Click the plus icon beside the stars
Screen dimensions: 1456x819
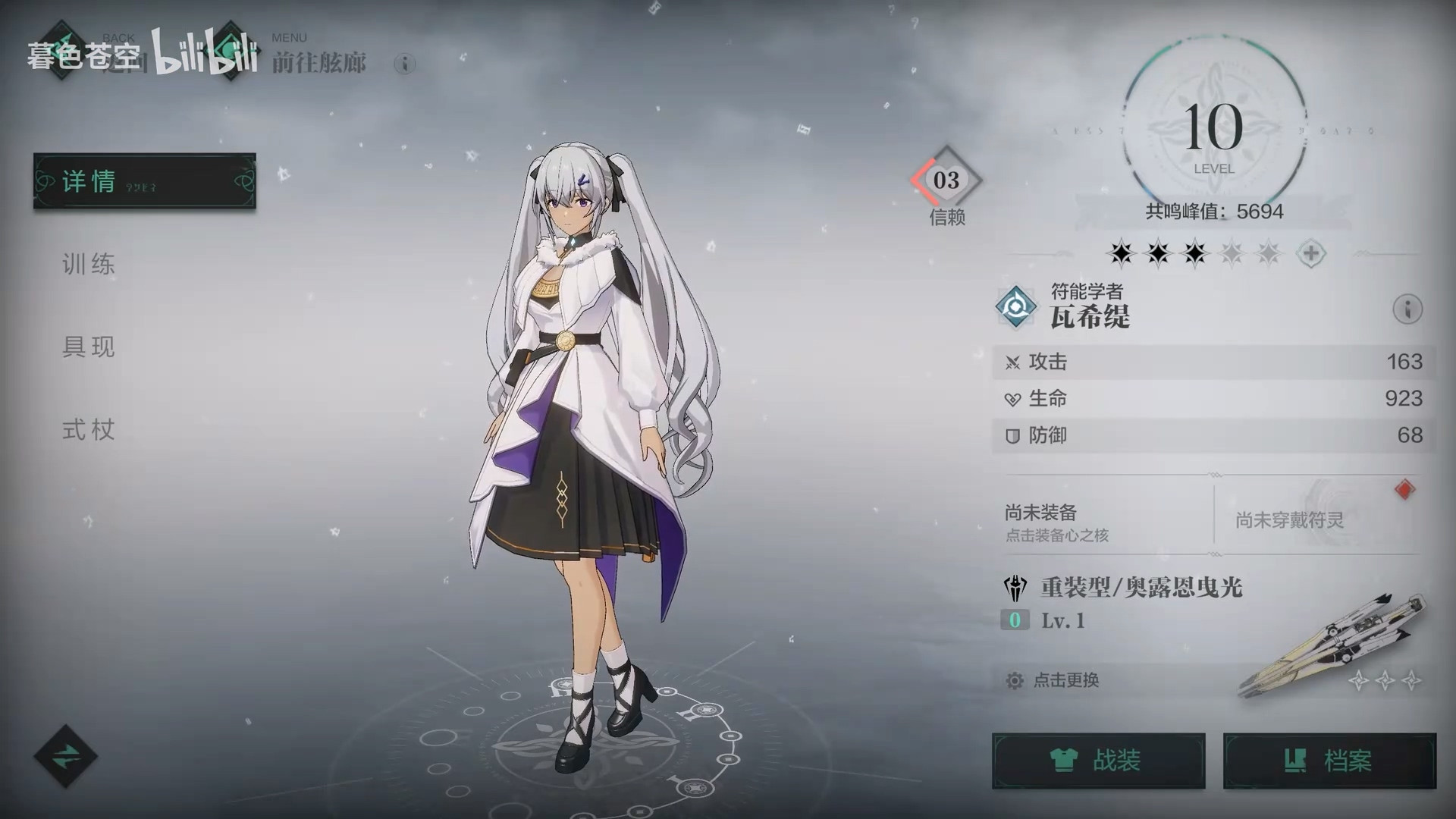[1311, 253]
